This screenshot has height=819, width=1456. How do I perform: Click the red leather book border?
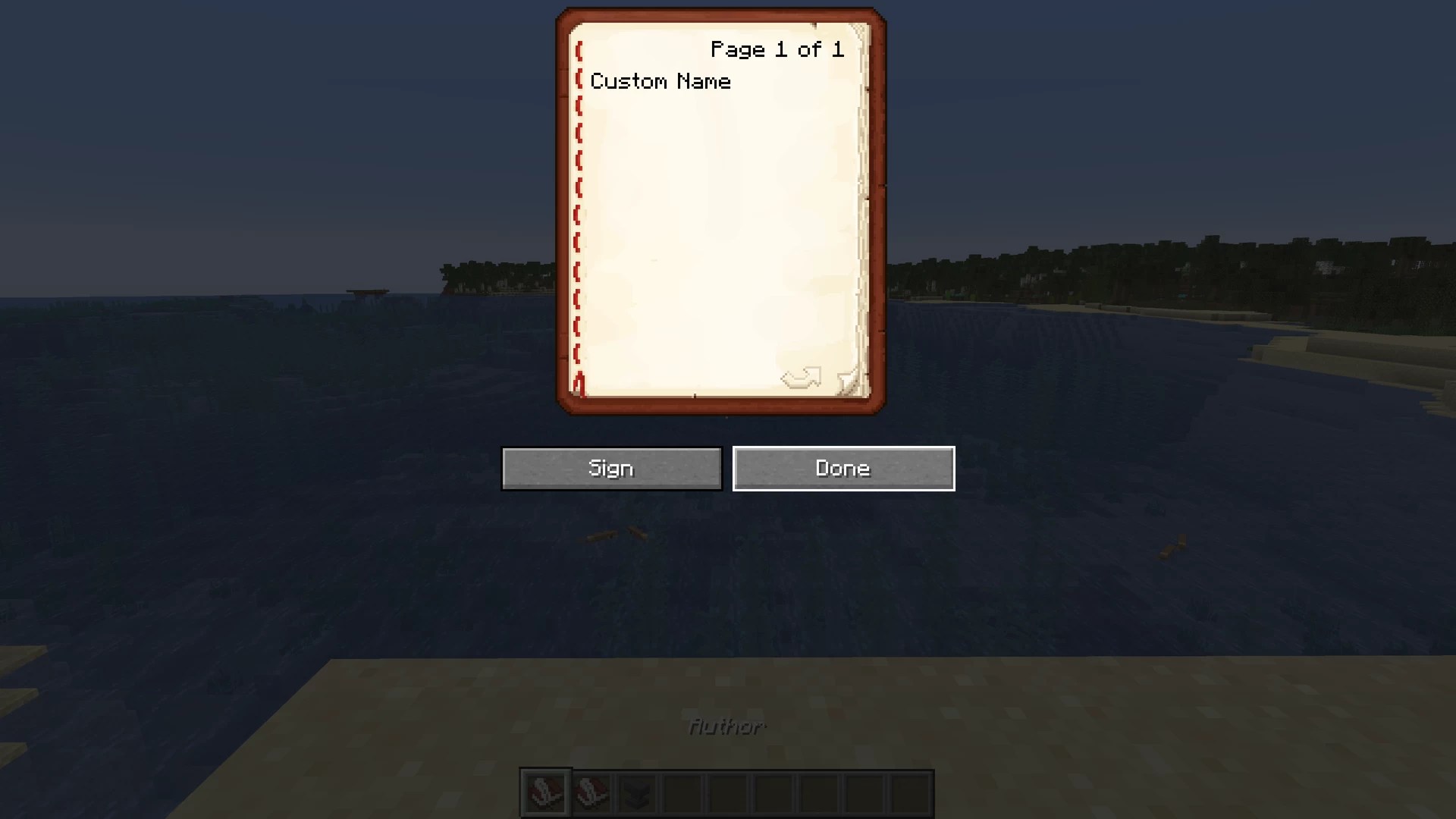click(719, 15)
